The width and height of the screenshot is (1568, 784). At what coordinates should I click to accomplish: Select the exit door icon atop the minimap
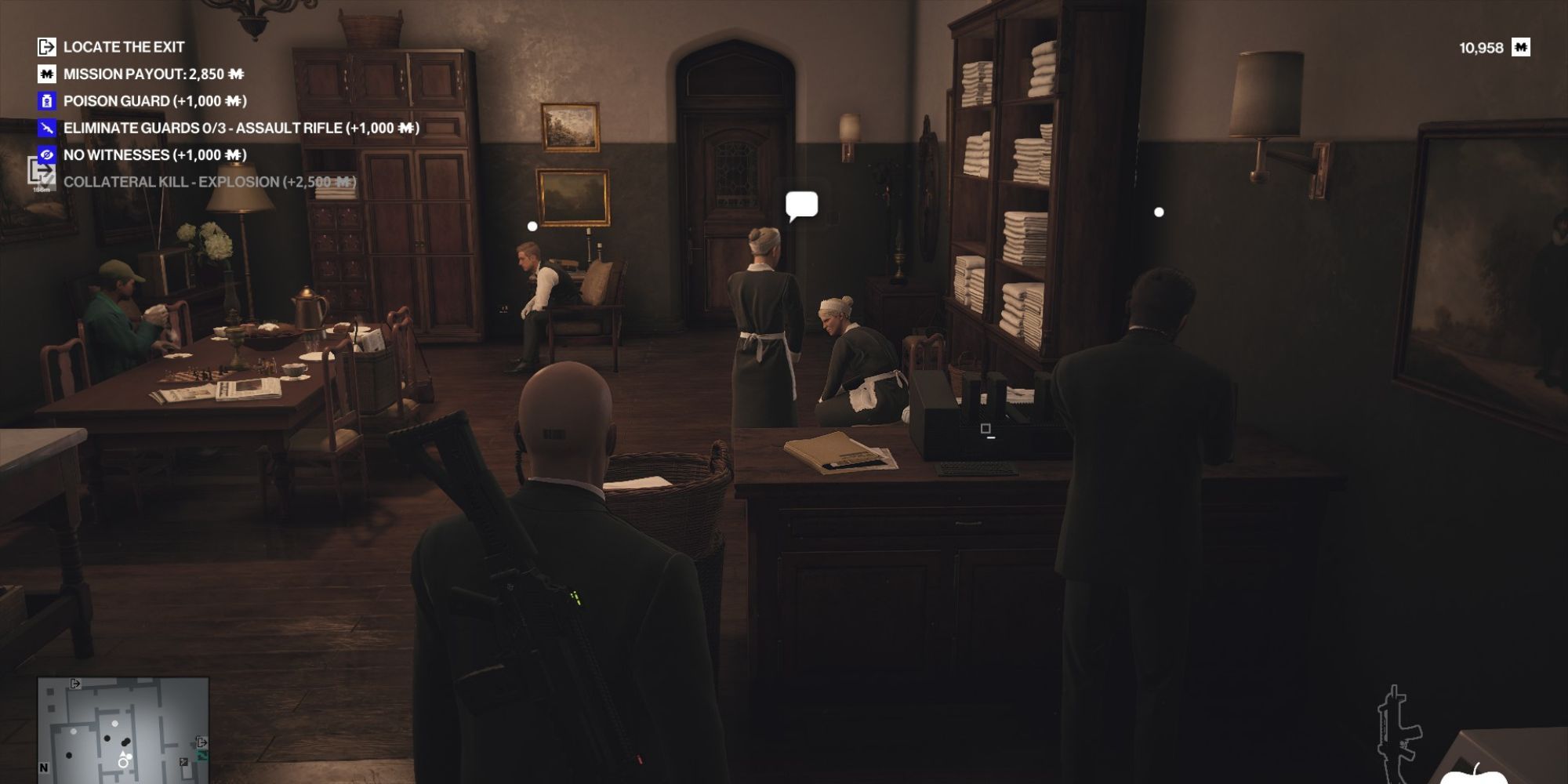point(75,684)
